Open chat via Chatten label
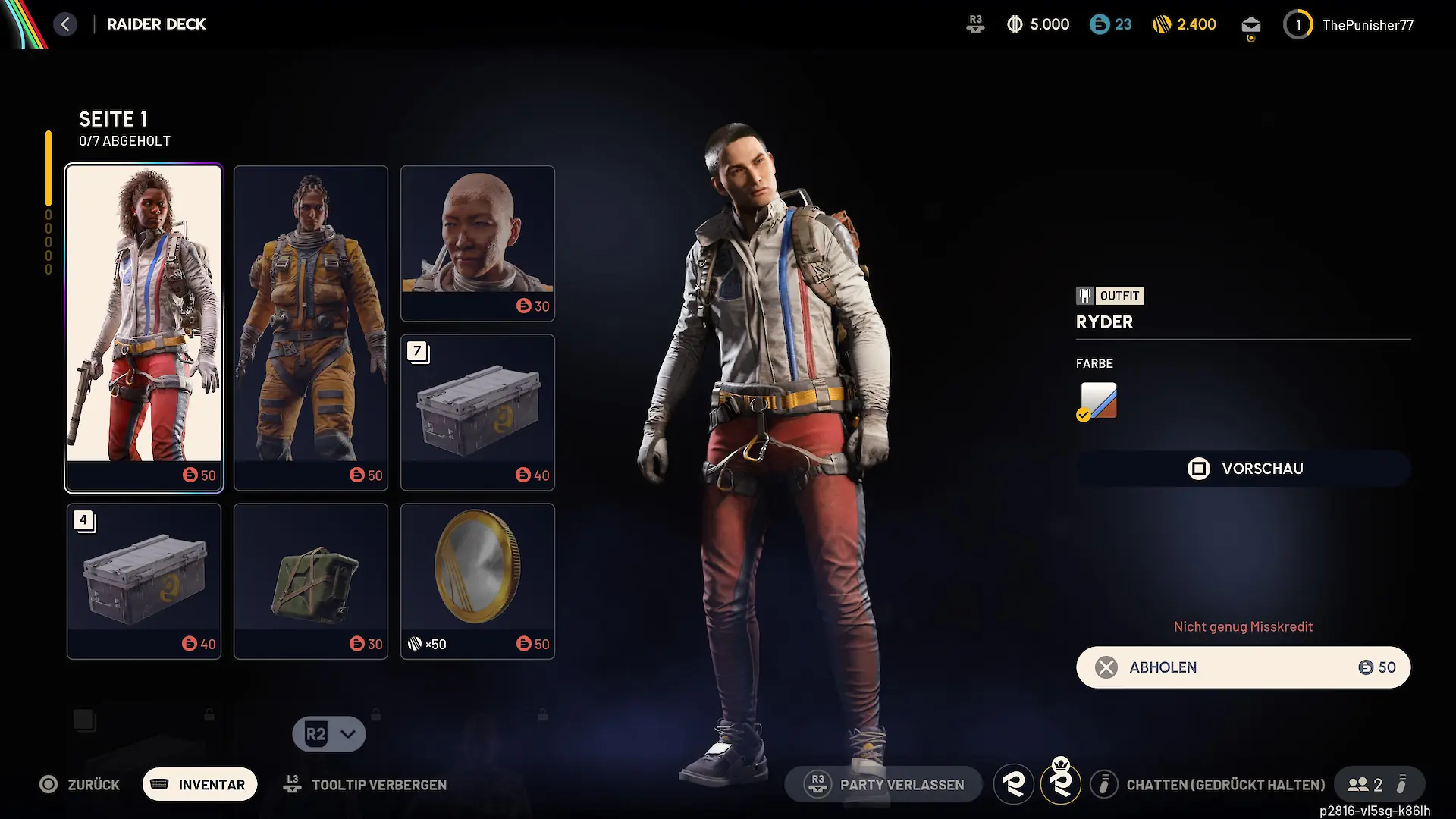The image size is (1456, 819). [x=1225, y=785]
